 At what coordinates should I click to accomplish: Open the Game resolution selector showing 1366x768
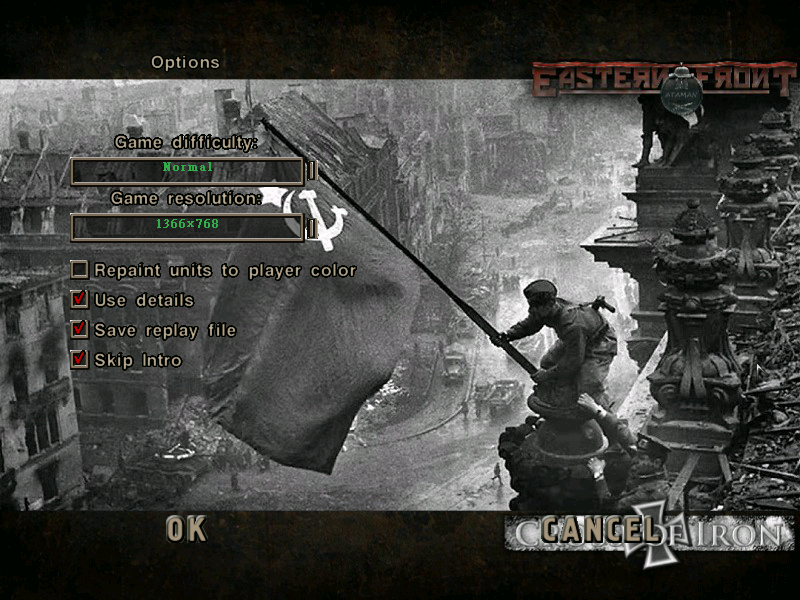click(x=187, y=227)
